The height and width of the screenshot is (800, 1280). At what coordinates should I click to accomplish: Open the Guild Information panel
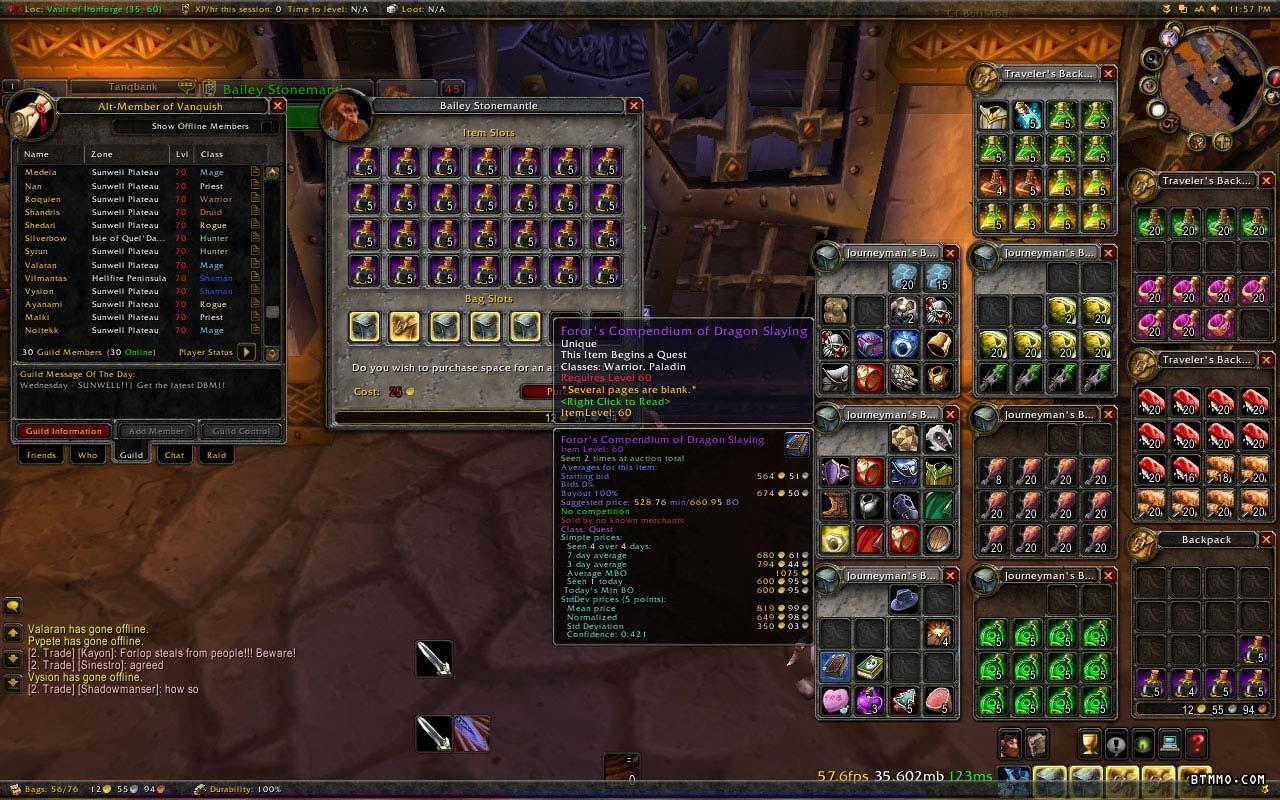64,431
